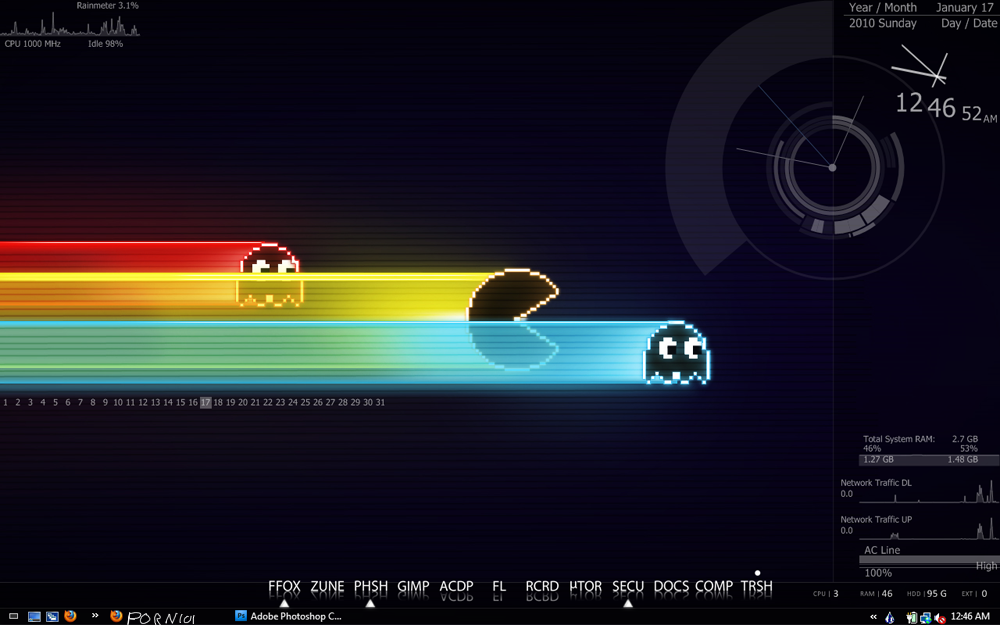This screenshot has width=1000, height=625.
Task: Open the taskbar clock showing 12:46 AM
Action: tap(971, 617)
